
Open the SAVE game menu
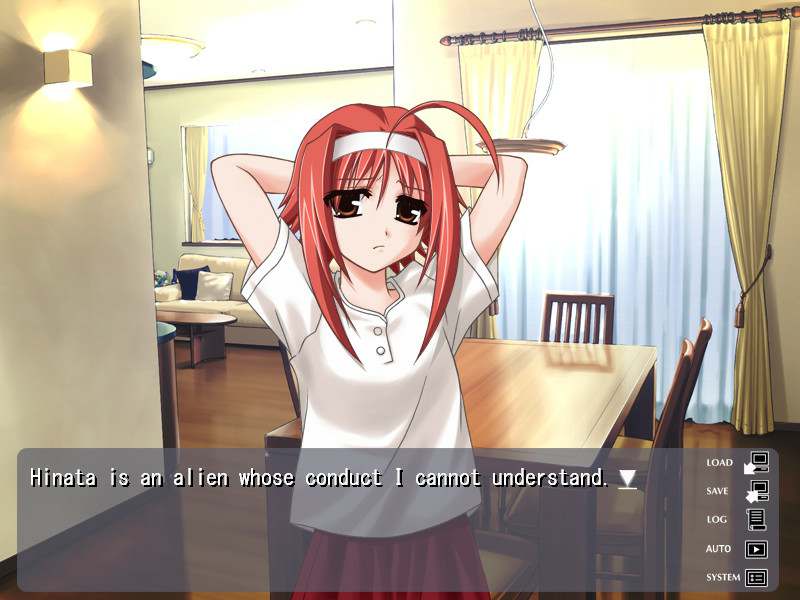[738, 491]
